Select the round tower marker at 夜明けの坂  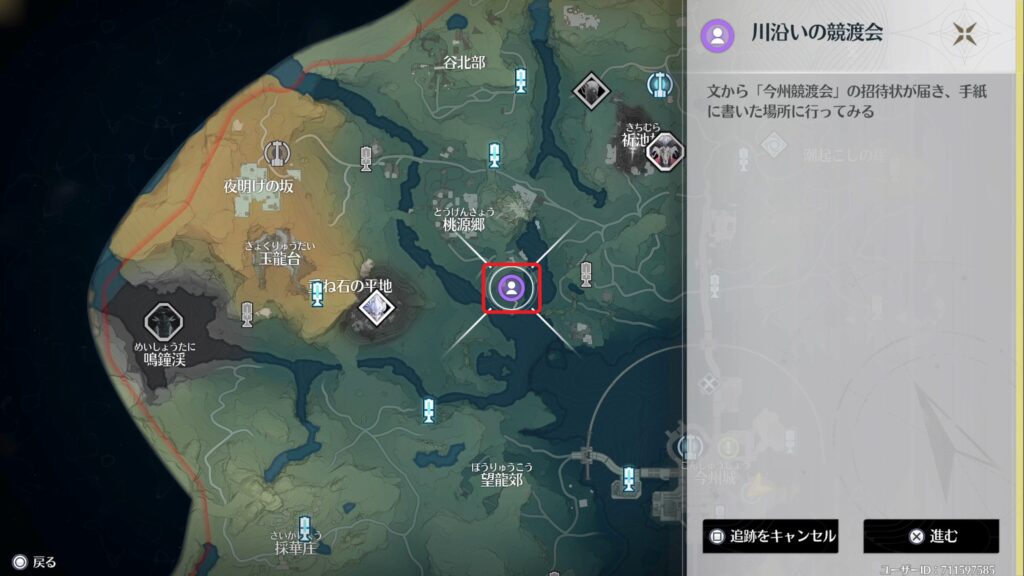[x=277, y=153]
